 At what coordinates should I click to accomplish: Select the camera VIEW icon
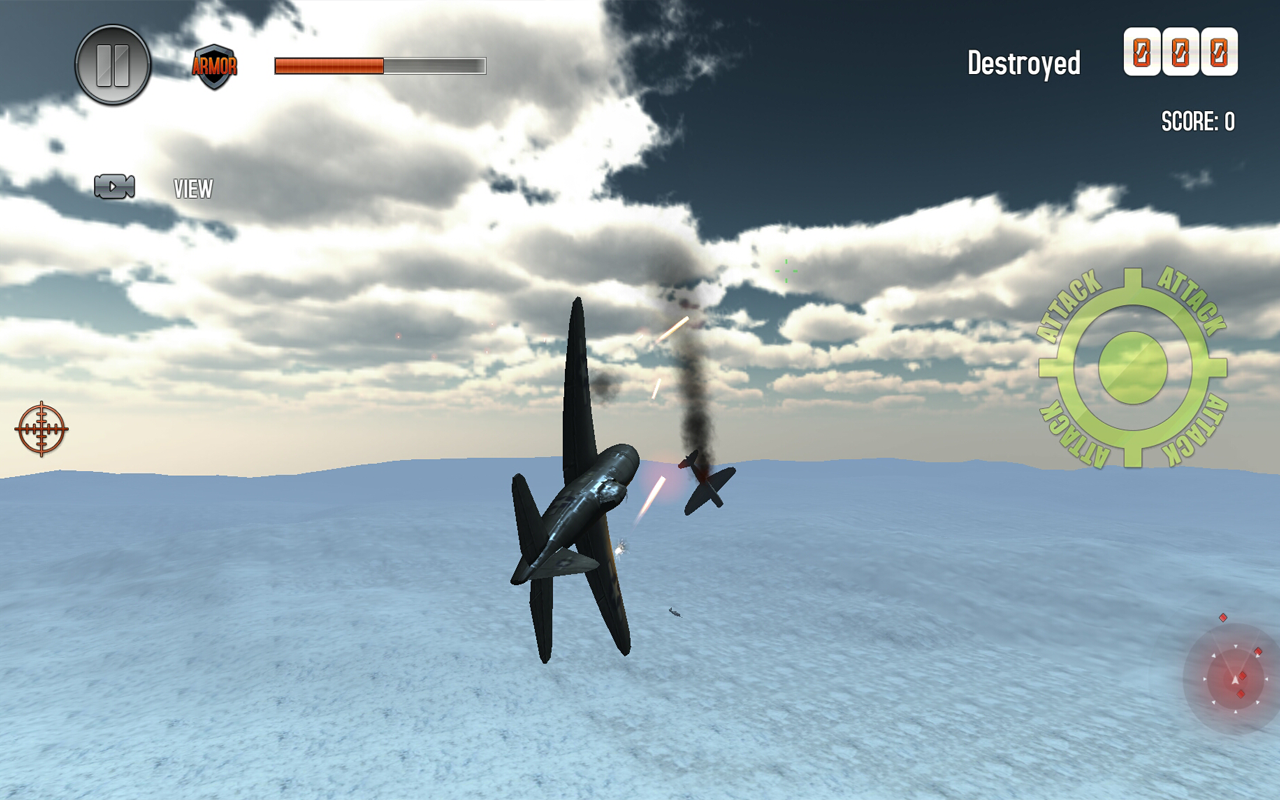point(113,186)
